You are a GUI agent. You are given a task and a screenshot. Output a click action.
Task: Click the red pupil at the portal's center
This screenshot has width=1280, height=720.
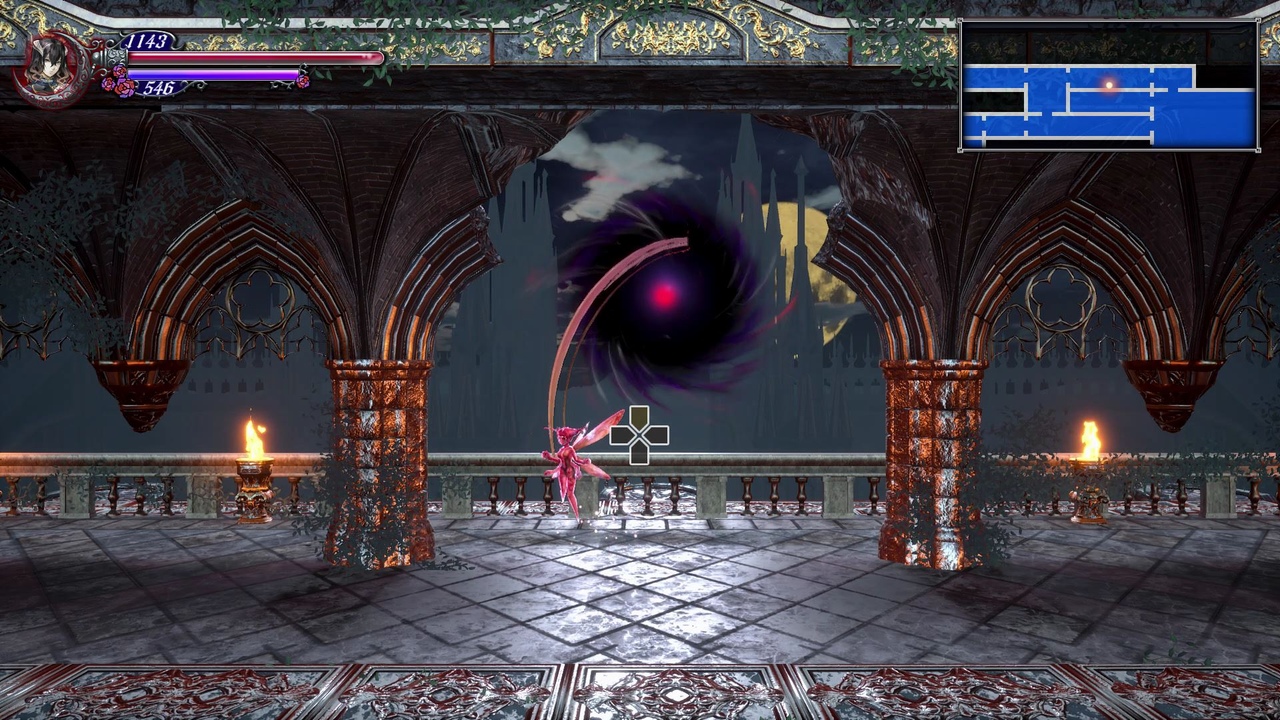(x=662, y=296)
